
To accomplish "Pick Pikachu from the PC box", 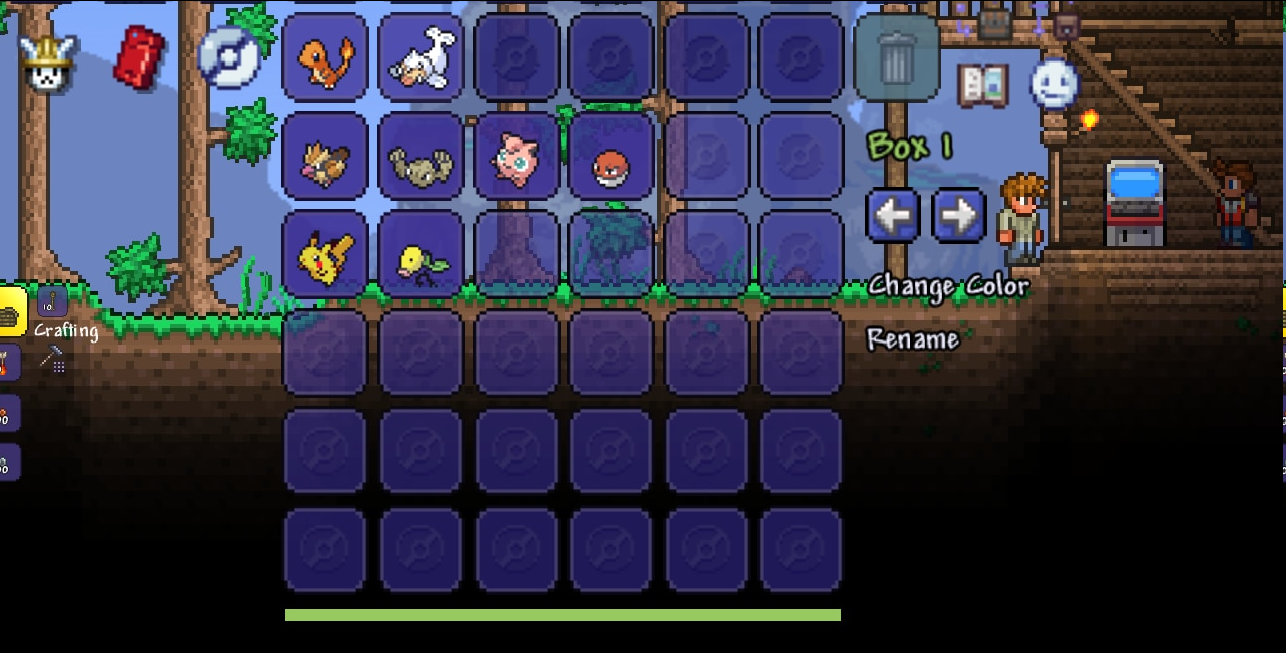I will pyautogui.click(x=325, y=255).
